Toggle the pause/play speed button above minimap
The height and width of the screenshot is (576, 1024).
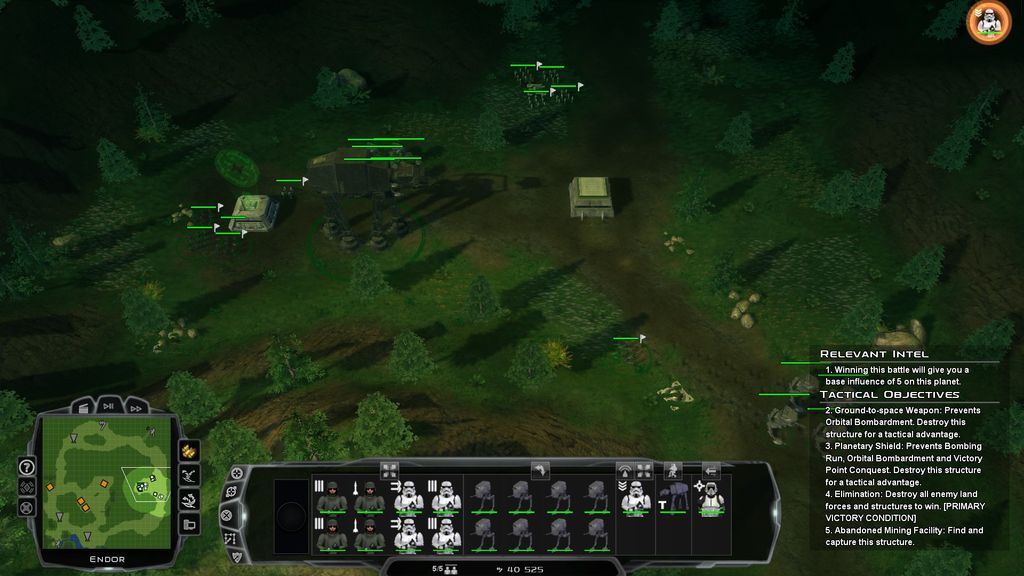tap(107, 407)
